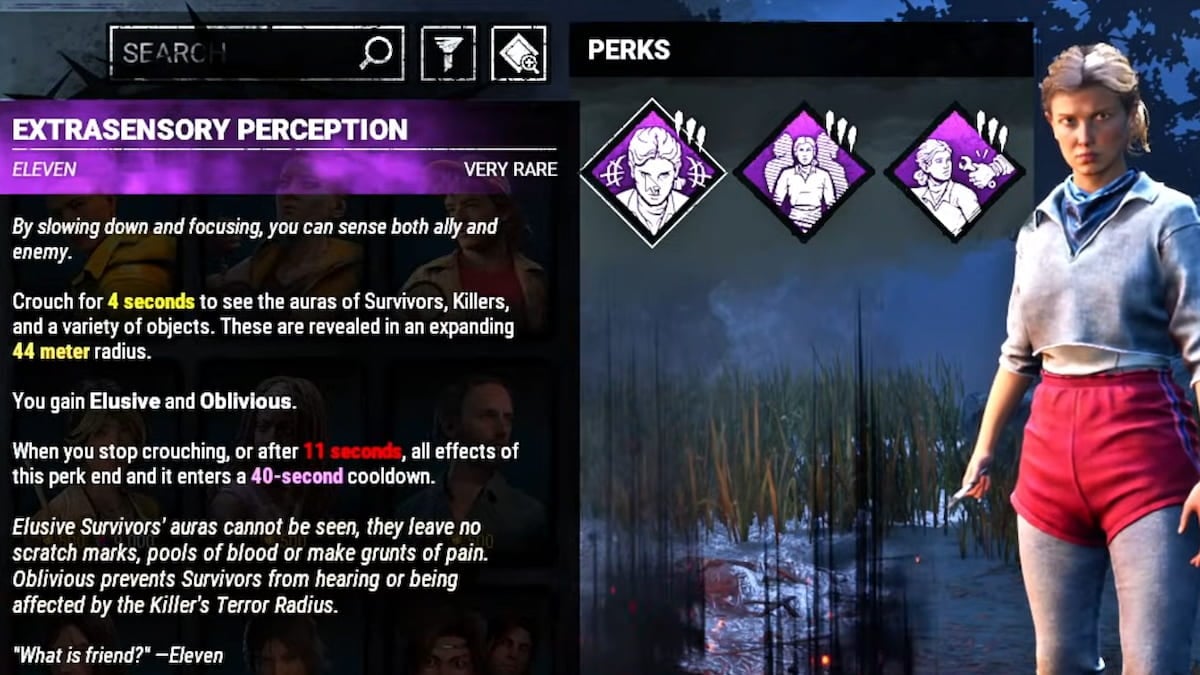Click the perk search field
This screenshot has height=675, width=1200.
tap(240, 53)
